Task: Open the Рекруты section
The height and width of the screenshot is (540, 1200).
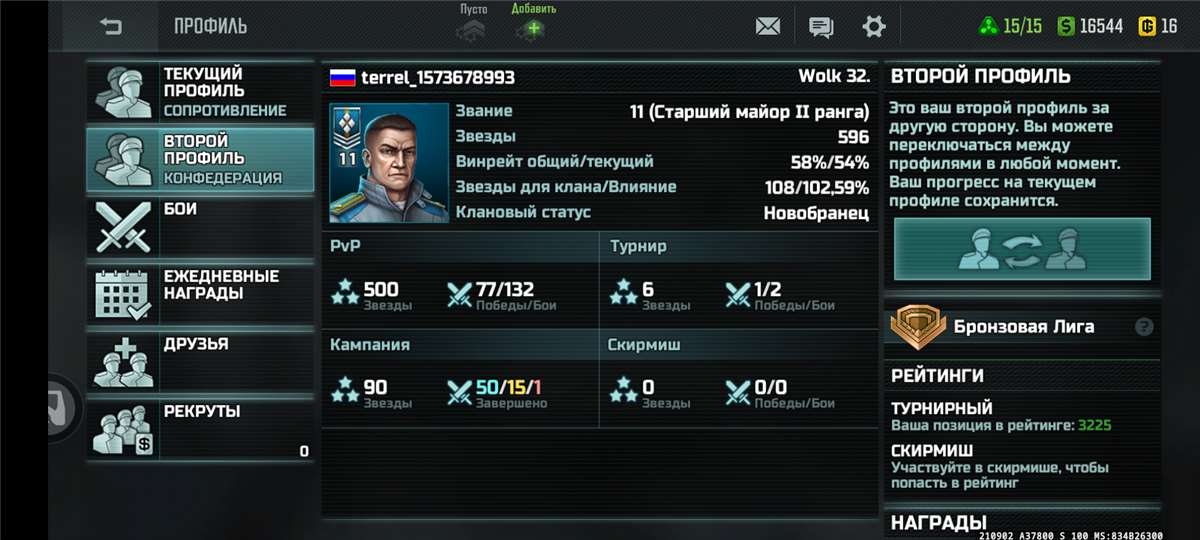Action: tap(200, 430)
